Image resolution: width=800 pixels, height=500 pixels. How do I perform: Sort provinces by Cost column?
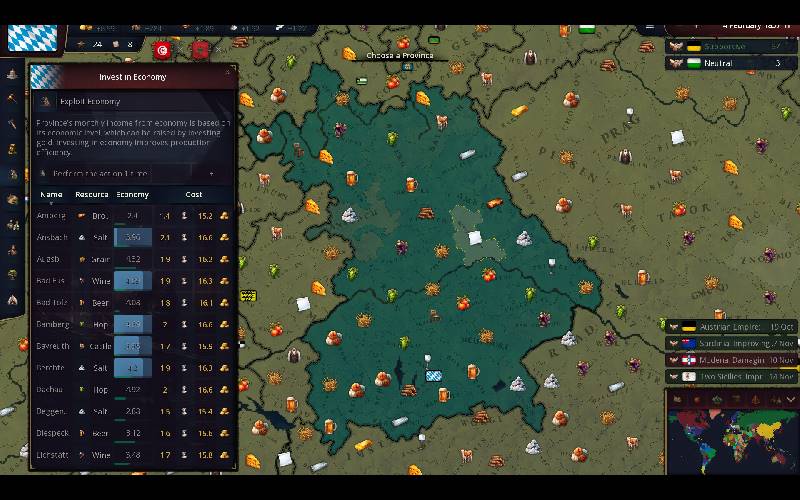pos(194,194)
